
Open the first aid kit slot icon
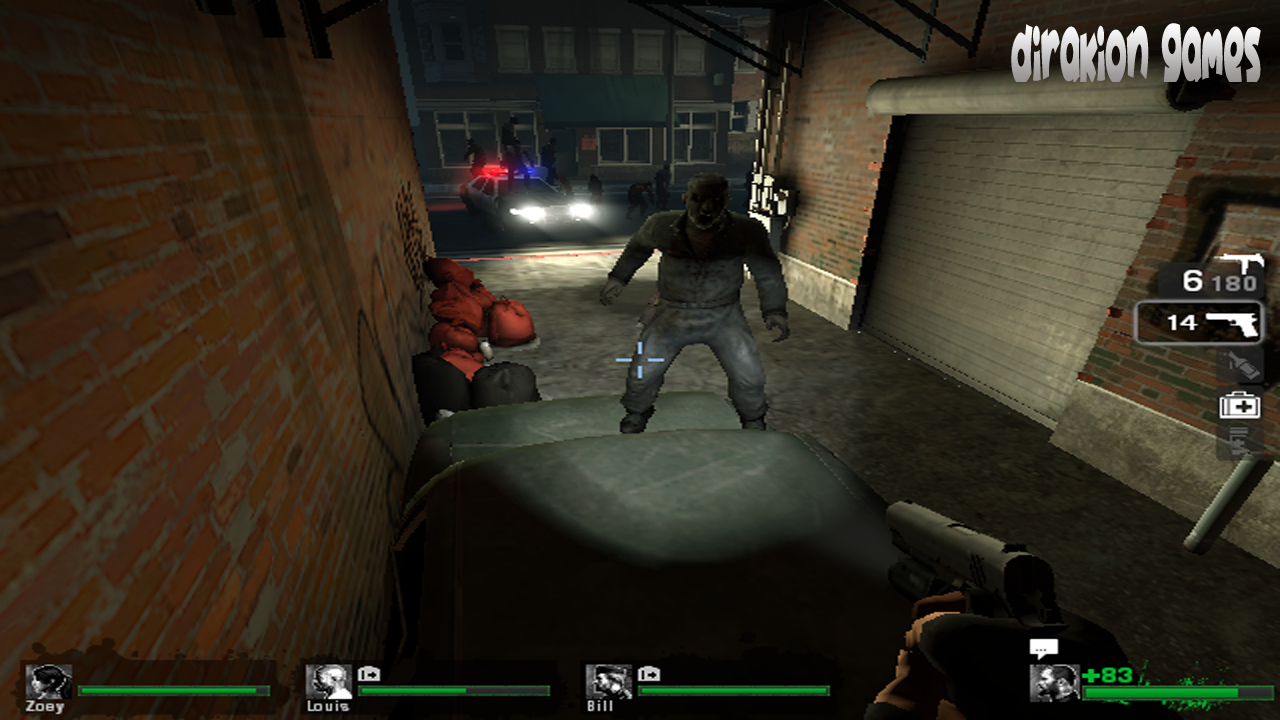tap(1240, 405)
